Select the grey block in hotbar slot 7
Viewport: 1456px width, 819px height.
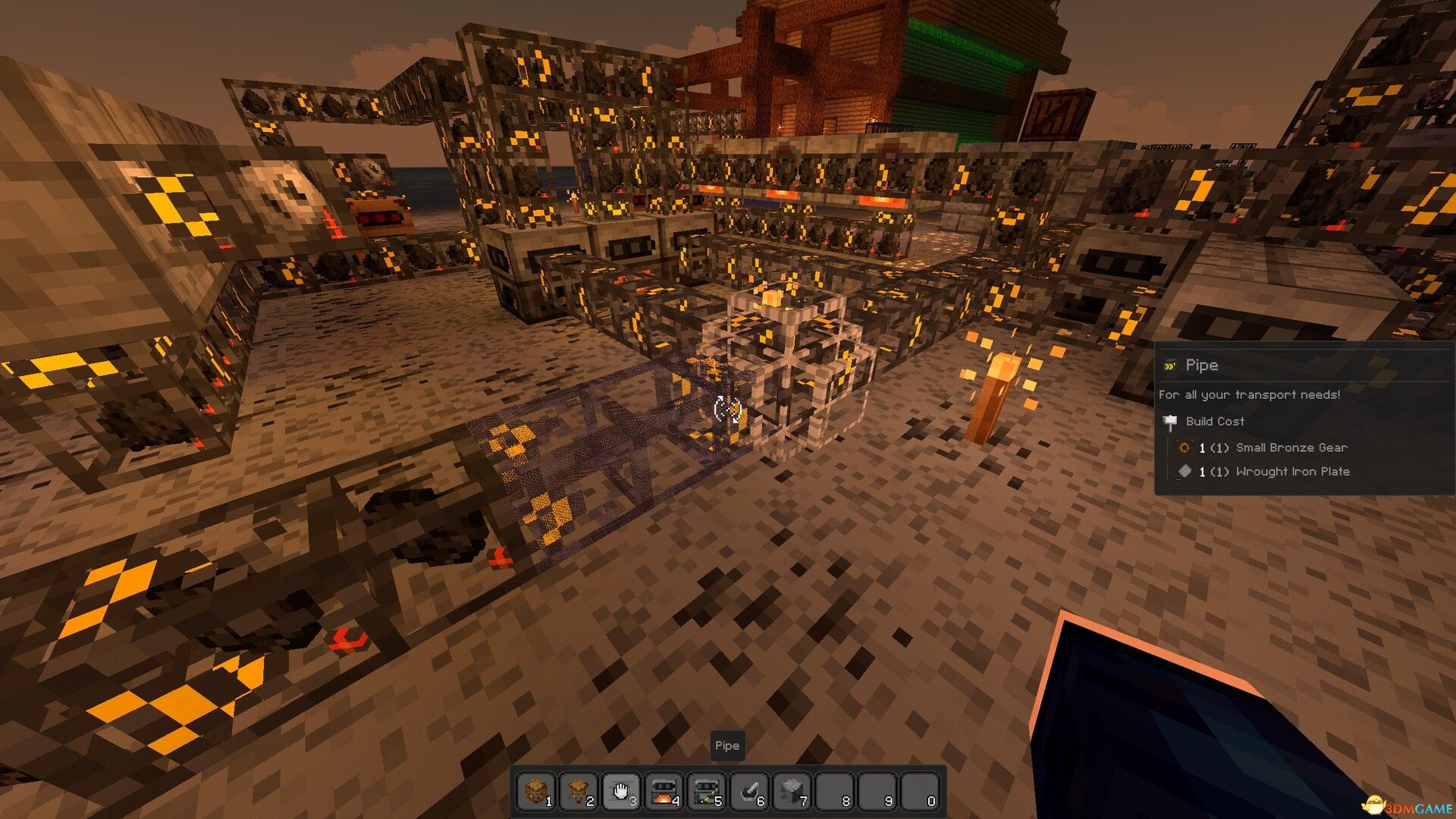(792, 792)
